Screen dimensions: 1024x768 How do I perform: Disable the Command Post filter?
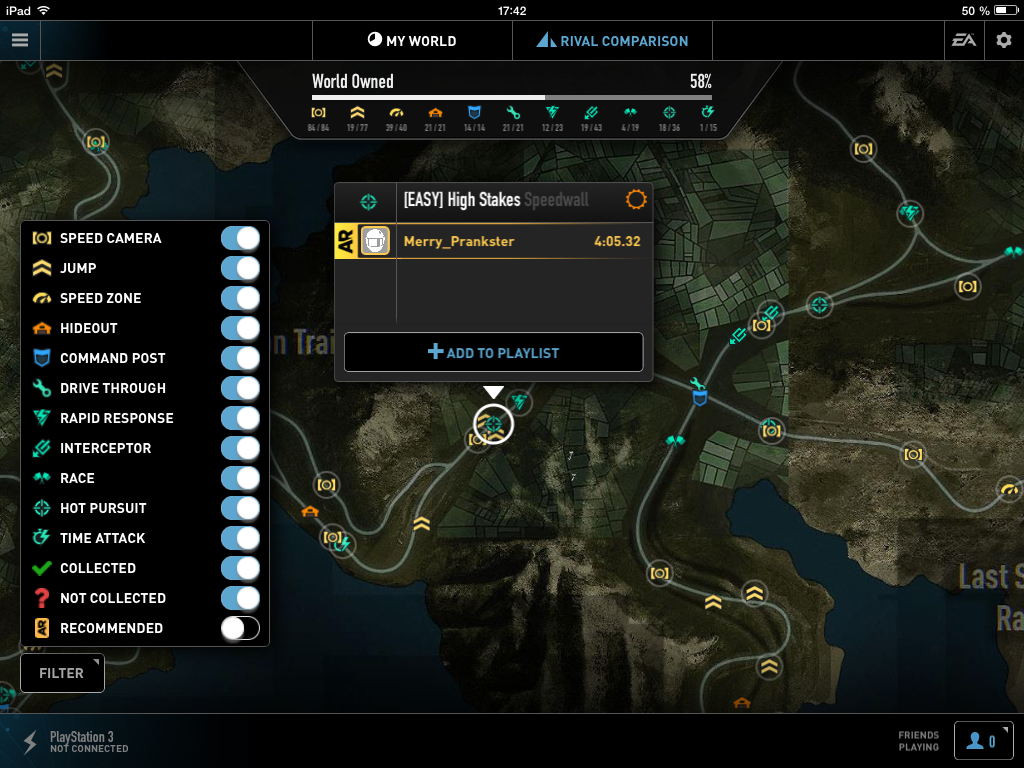pyautogui.click(x=240, y=358)
